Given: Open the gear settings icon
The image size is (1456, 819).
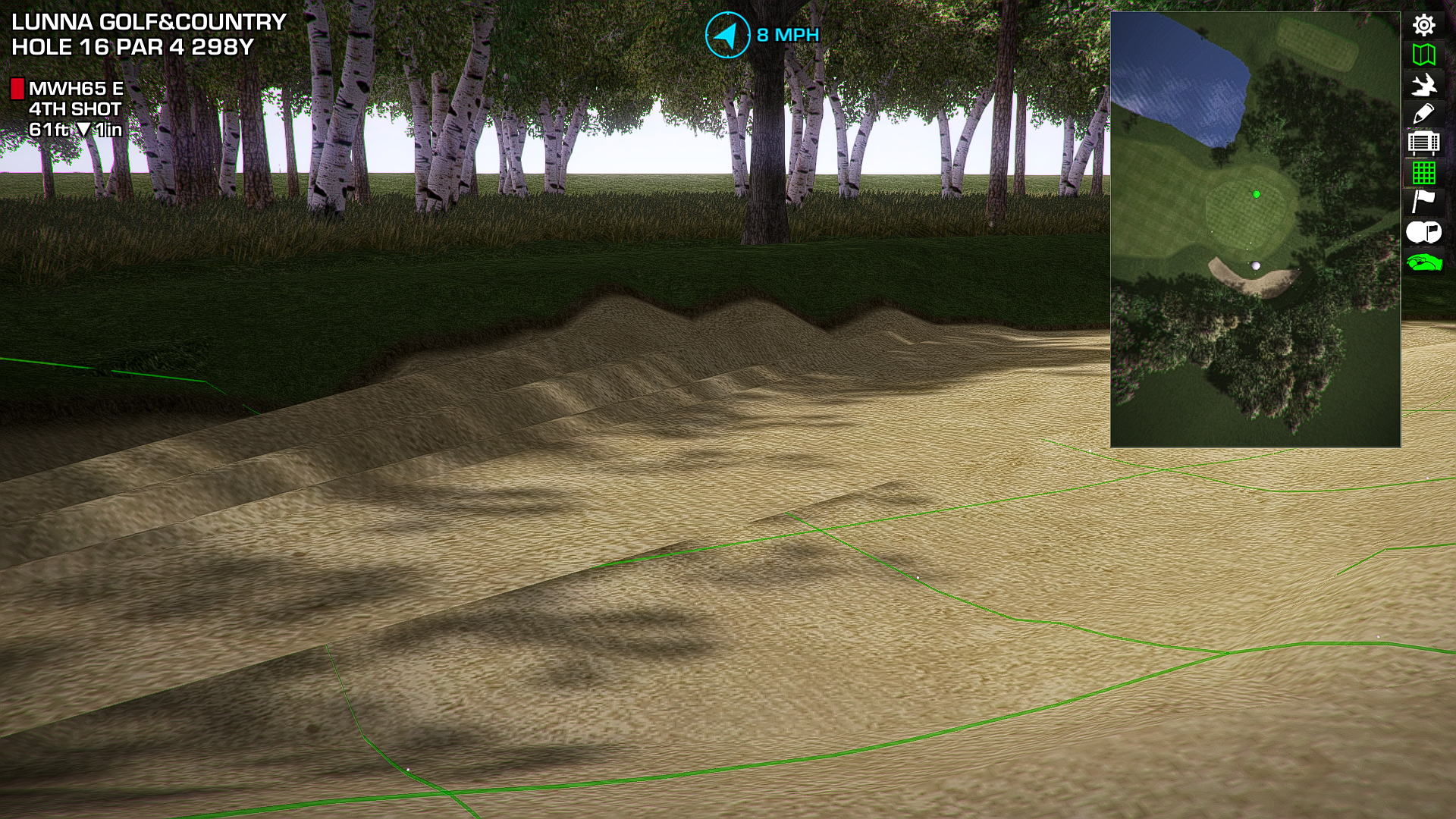Looking at the screenshot, I should coord(1423,25).
